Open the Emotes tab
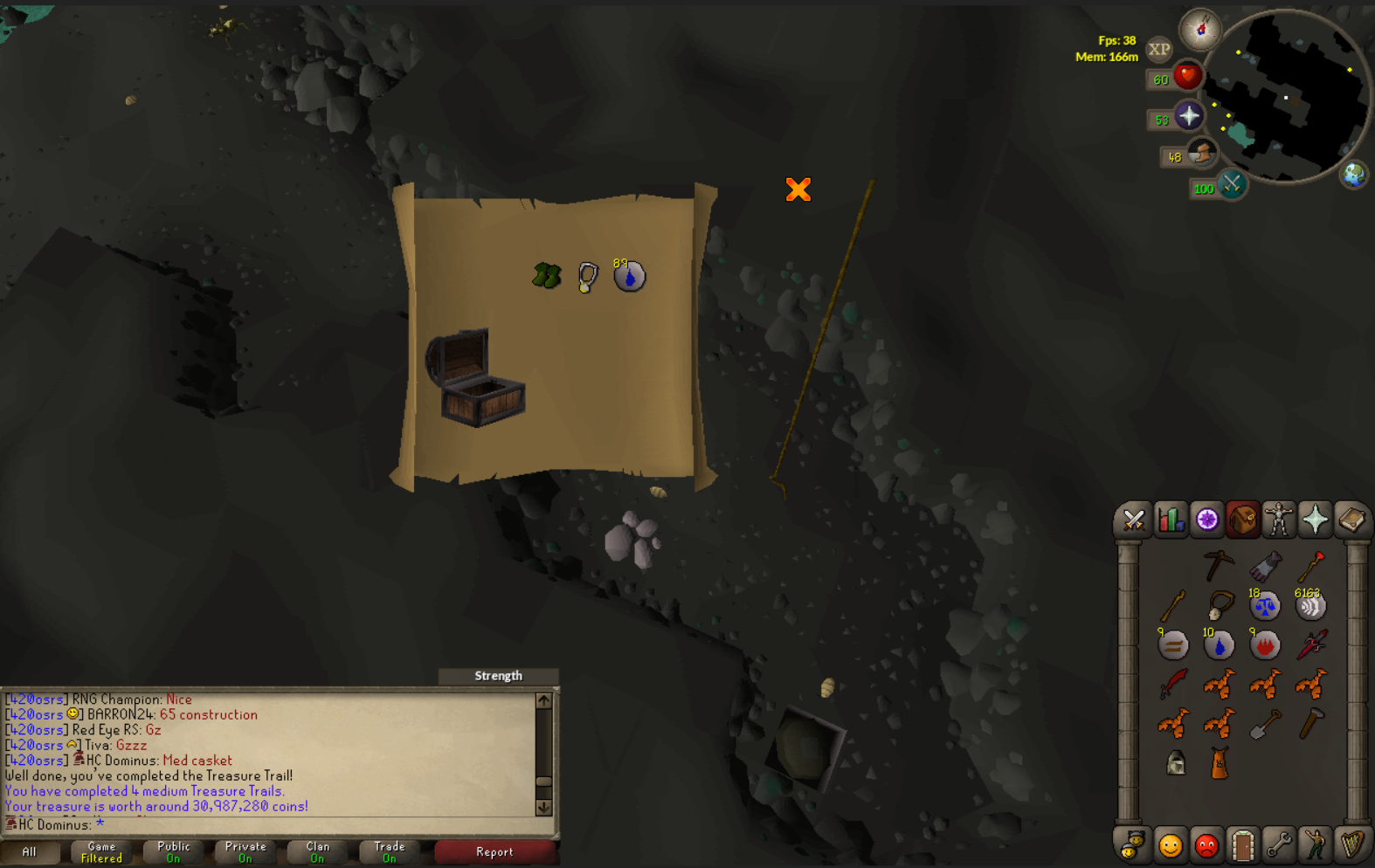This screenshot has width=1375, height=868. 1315,844
